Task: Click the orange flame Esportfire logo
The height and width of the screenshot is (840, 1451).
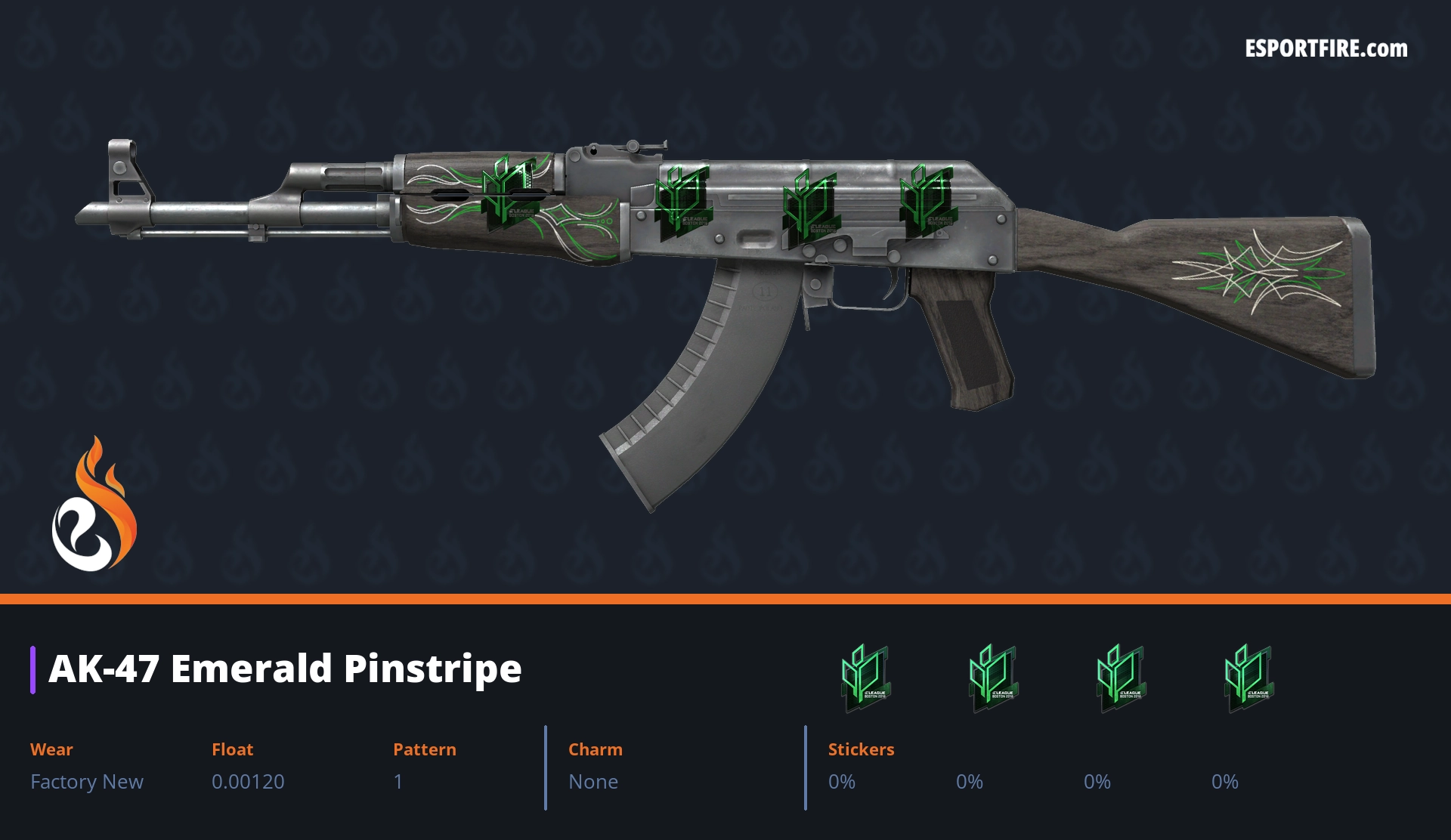Action: pyautogui.click(x=94, y=505)
